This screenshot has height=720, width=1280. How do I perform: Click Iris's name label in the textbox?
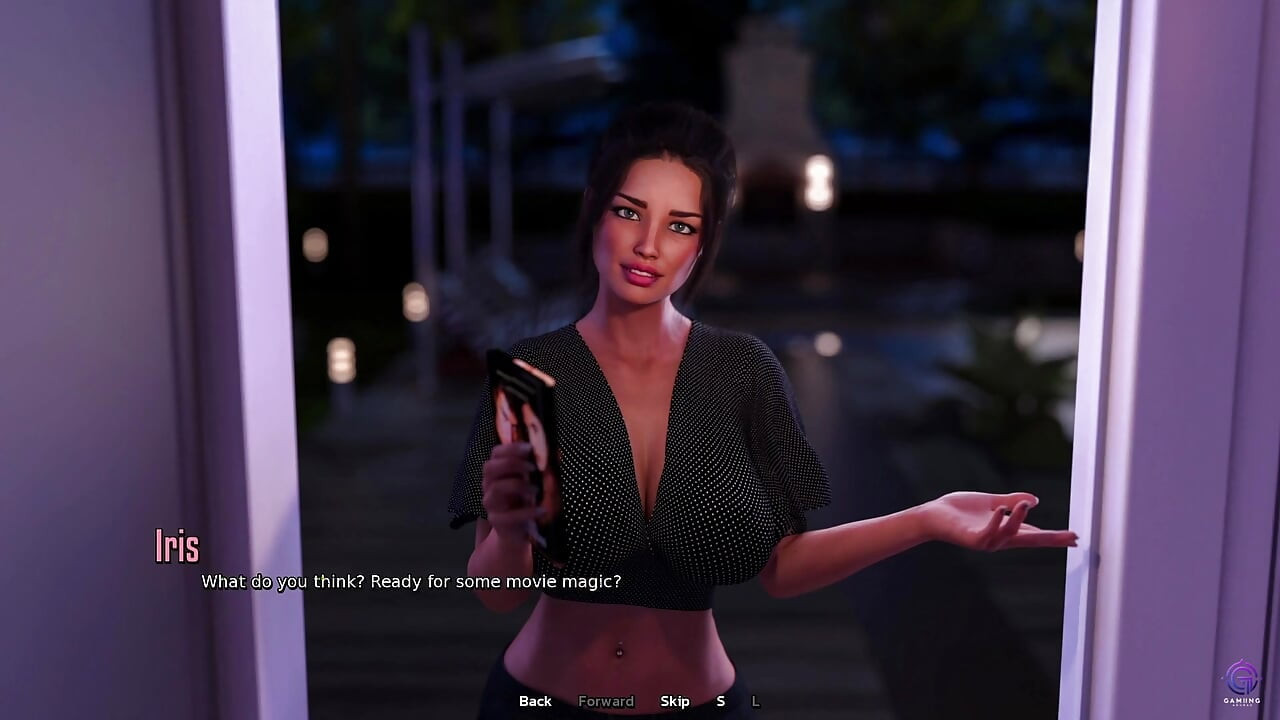click(x=176, y=547)
